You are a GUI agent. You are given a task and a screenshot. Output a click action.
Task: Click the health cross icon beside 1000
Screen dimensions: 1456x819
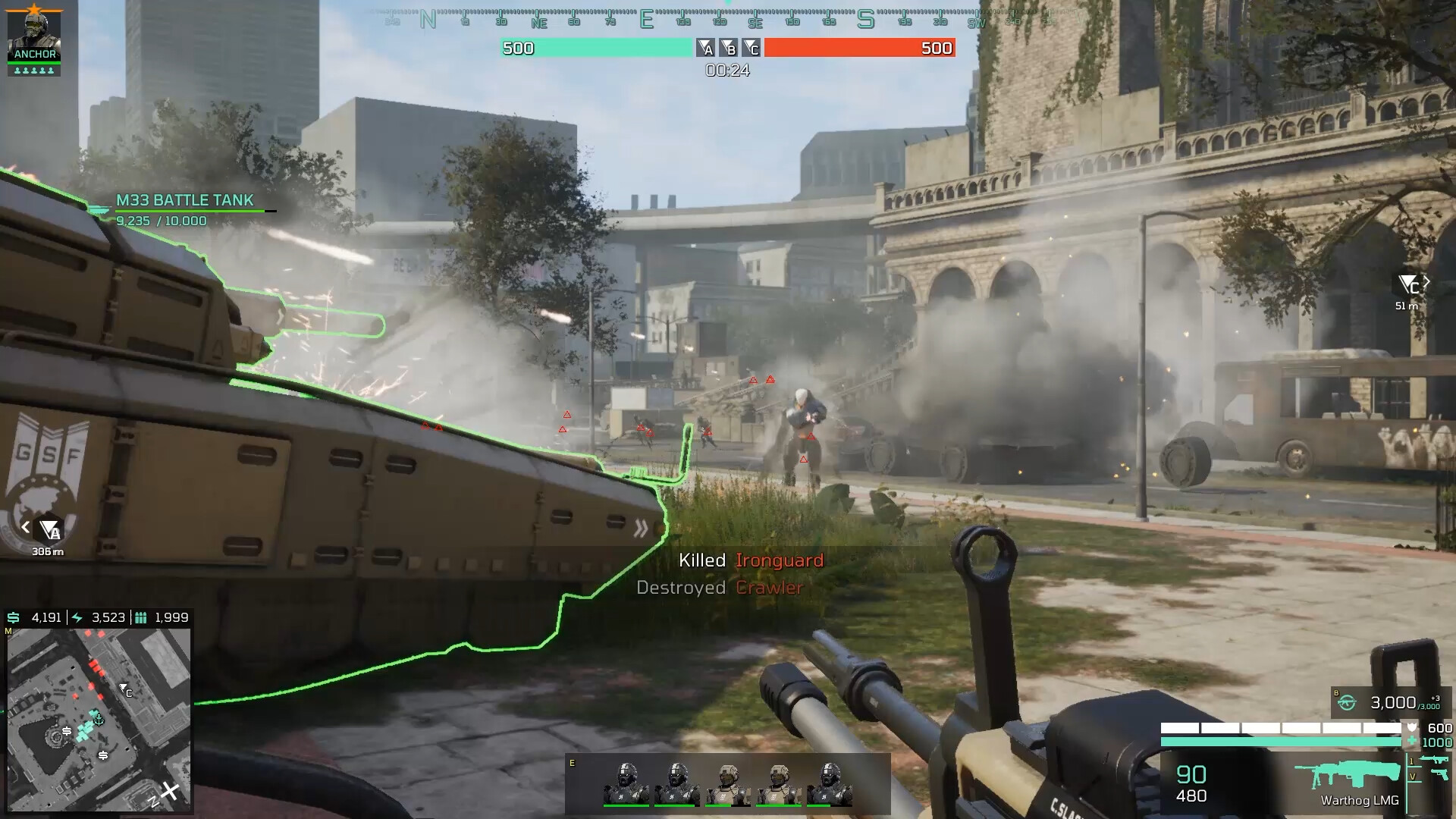click(x=1414, y=741)
